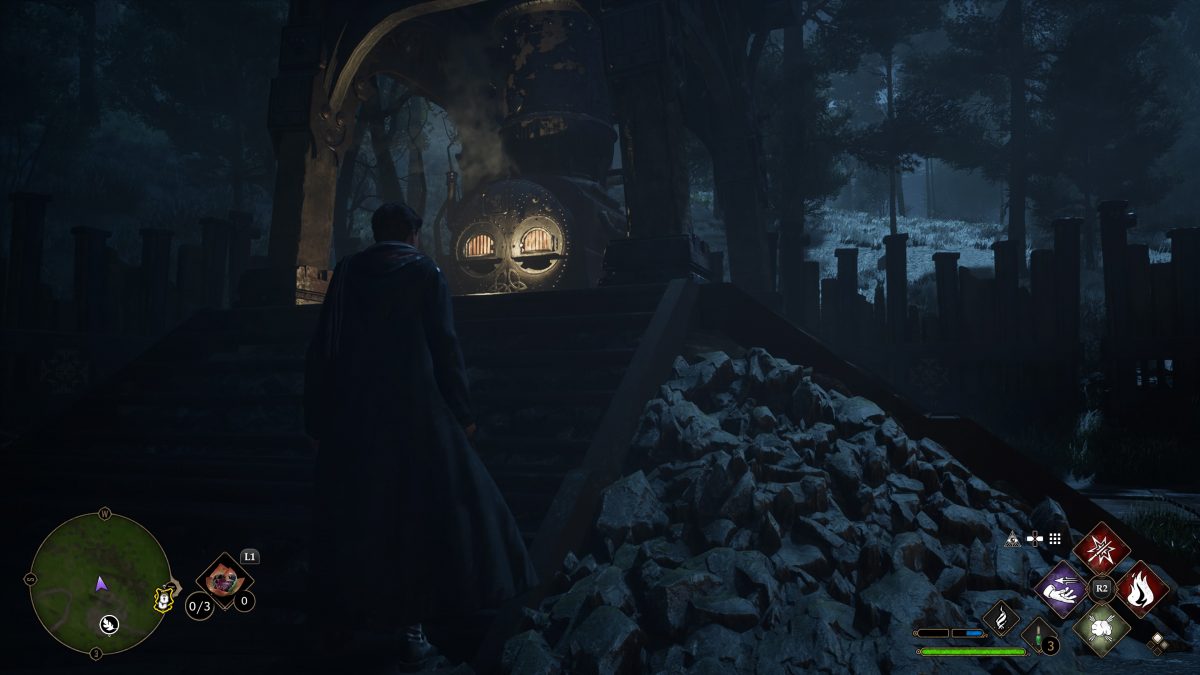Click the Revelio eye-in-triangle icon
The height and width of the screenshot is (675, 1200).
click(x=1012, y=538)
